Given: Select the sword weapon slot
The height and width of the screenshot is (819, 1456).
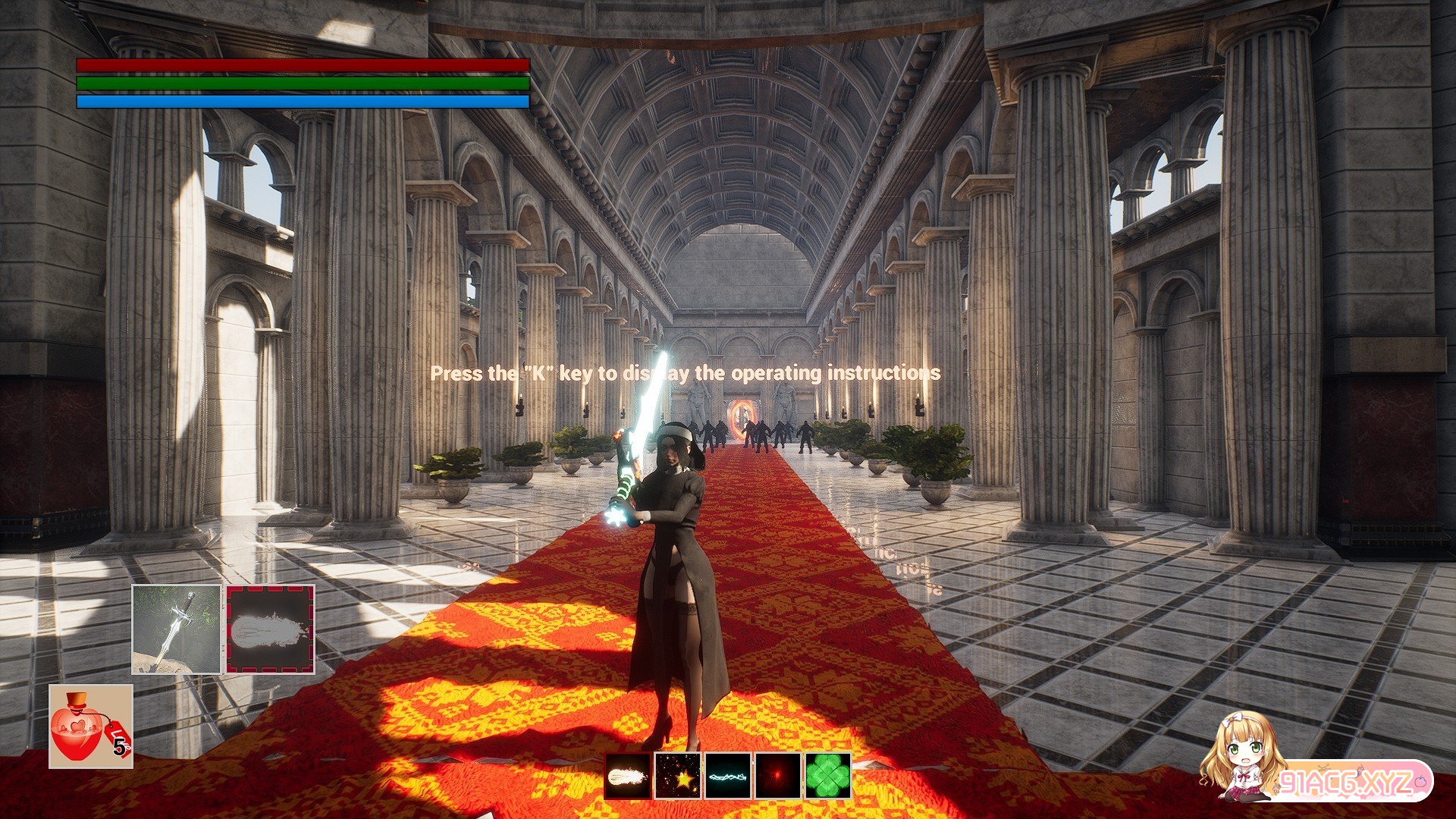Looking at the screenshot, I should pyautogui.click(x=176, y=629).
